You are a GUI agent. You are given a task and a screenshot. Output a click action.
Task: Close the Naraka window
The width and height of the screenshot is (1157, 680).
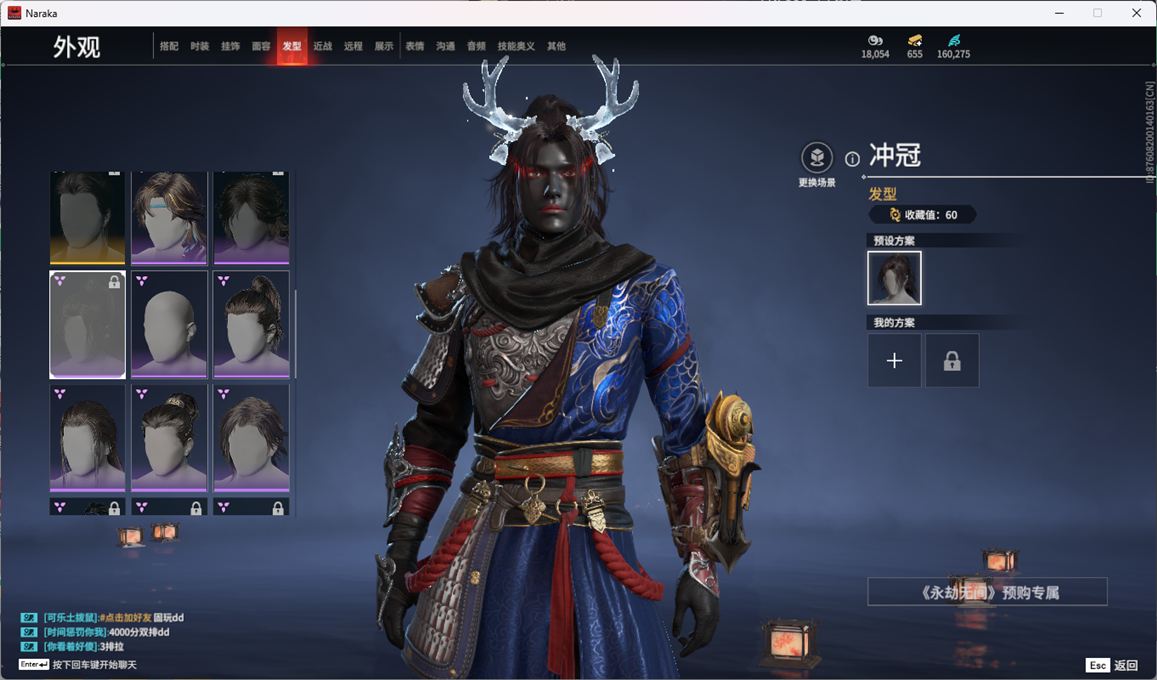(1136, 13)
